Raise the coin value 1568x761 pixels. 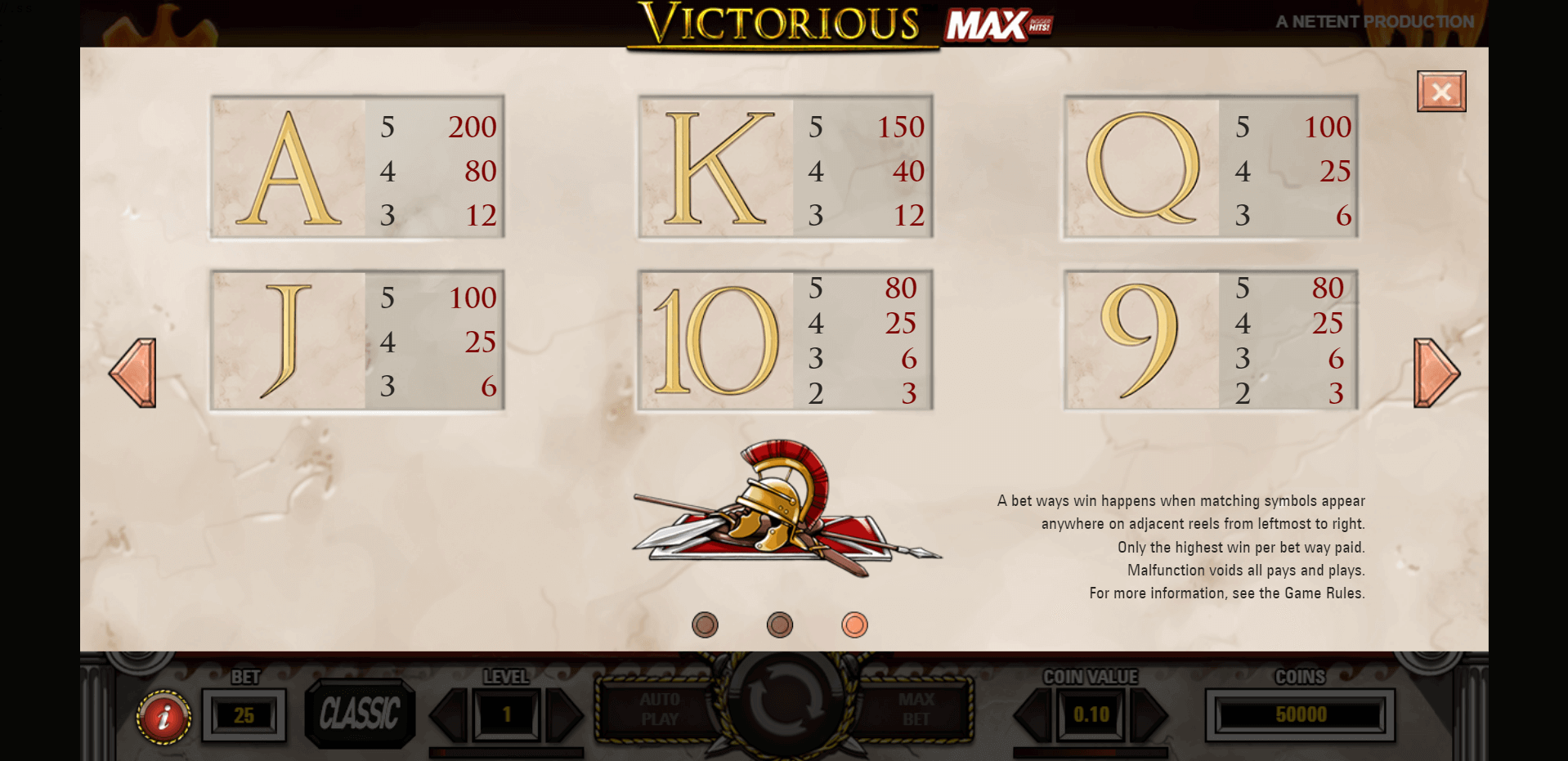(1150, 715)
